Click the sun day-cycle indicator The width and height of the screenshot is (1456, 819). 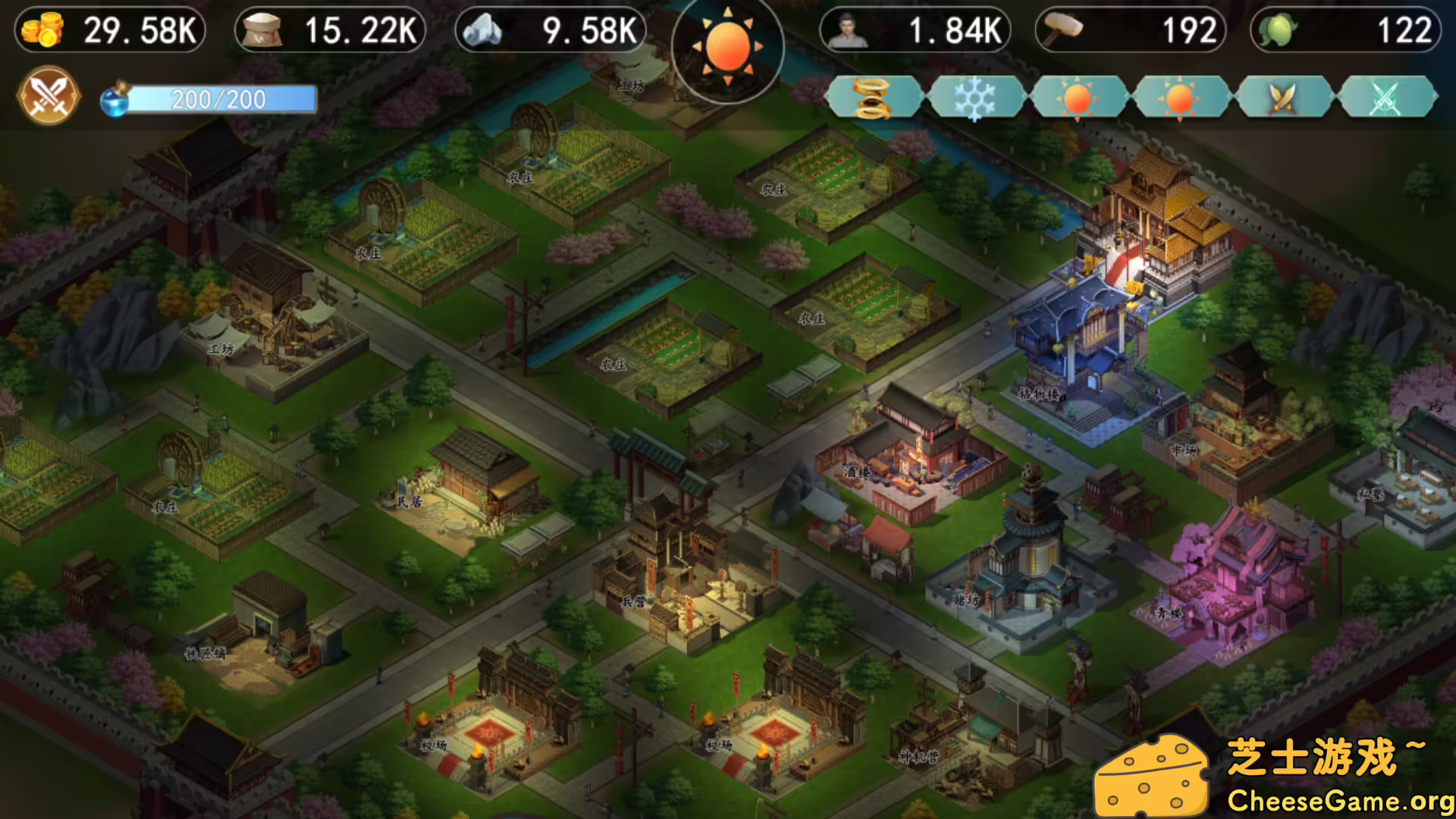(x=728, y=47)
